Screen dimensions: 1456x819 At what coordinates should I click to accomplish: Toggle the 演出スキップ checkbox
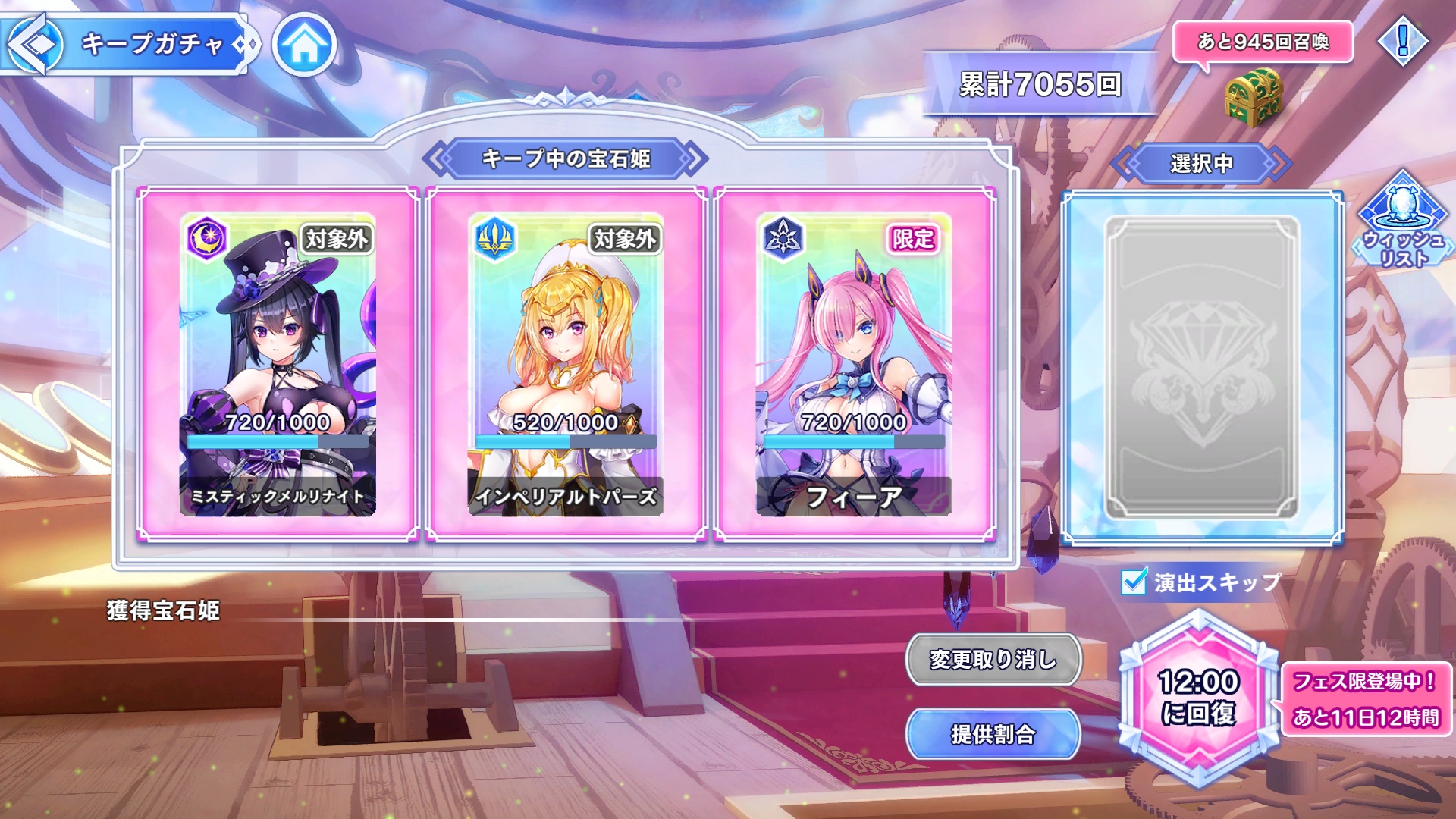point(1134,582)
